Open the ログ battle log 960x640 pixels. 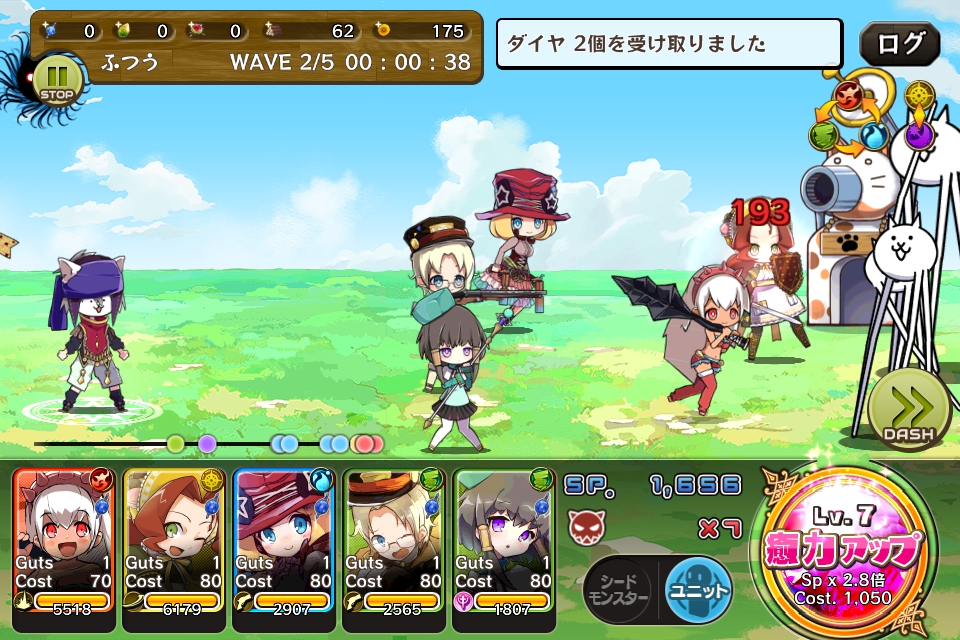899,45
